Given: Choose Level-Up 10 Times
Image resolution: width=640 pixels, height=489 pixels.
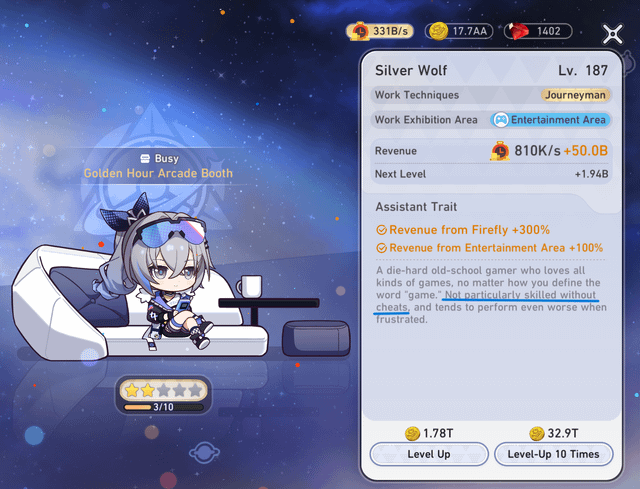Looking at the screenshot, I should (x=553, y=454).
